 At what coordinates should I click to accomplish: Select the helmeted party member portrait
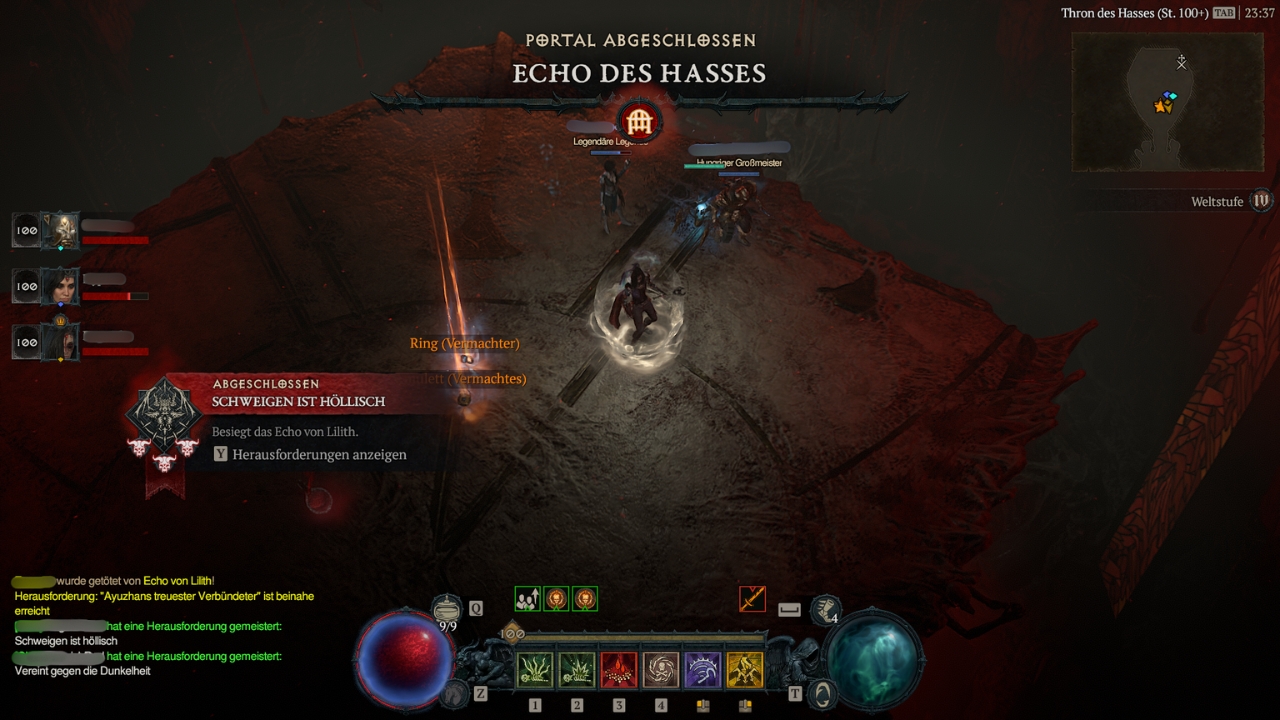pyautogui.click(x=64, y=231)
